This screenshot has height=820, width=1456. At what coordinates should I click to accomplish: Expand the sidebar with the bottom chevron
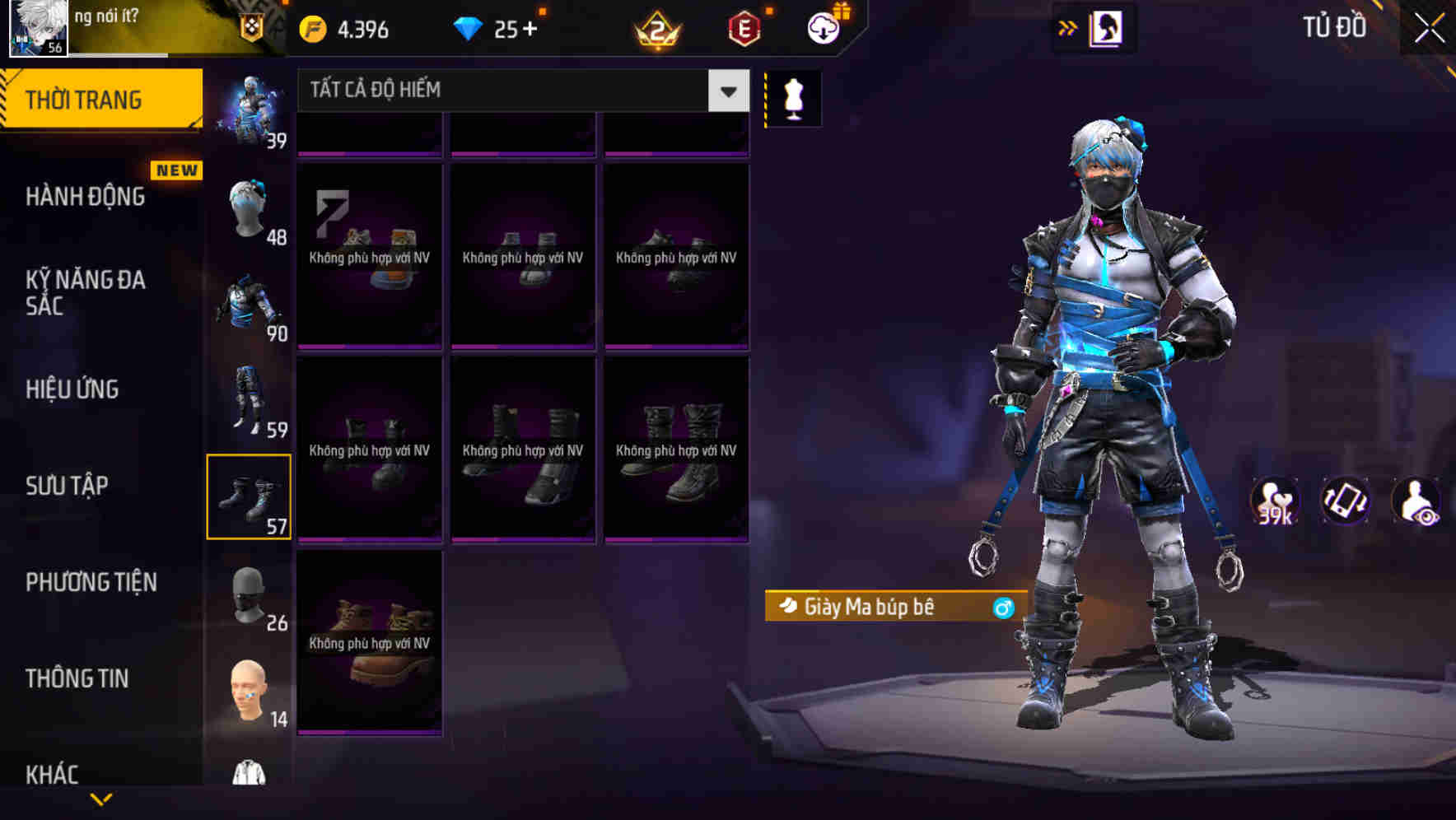101,800
